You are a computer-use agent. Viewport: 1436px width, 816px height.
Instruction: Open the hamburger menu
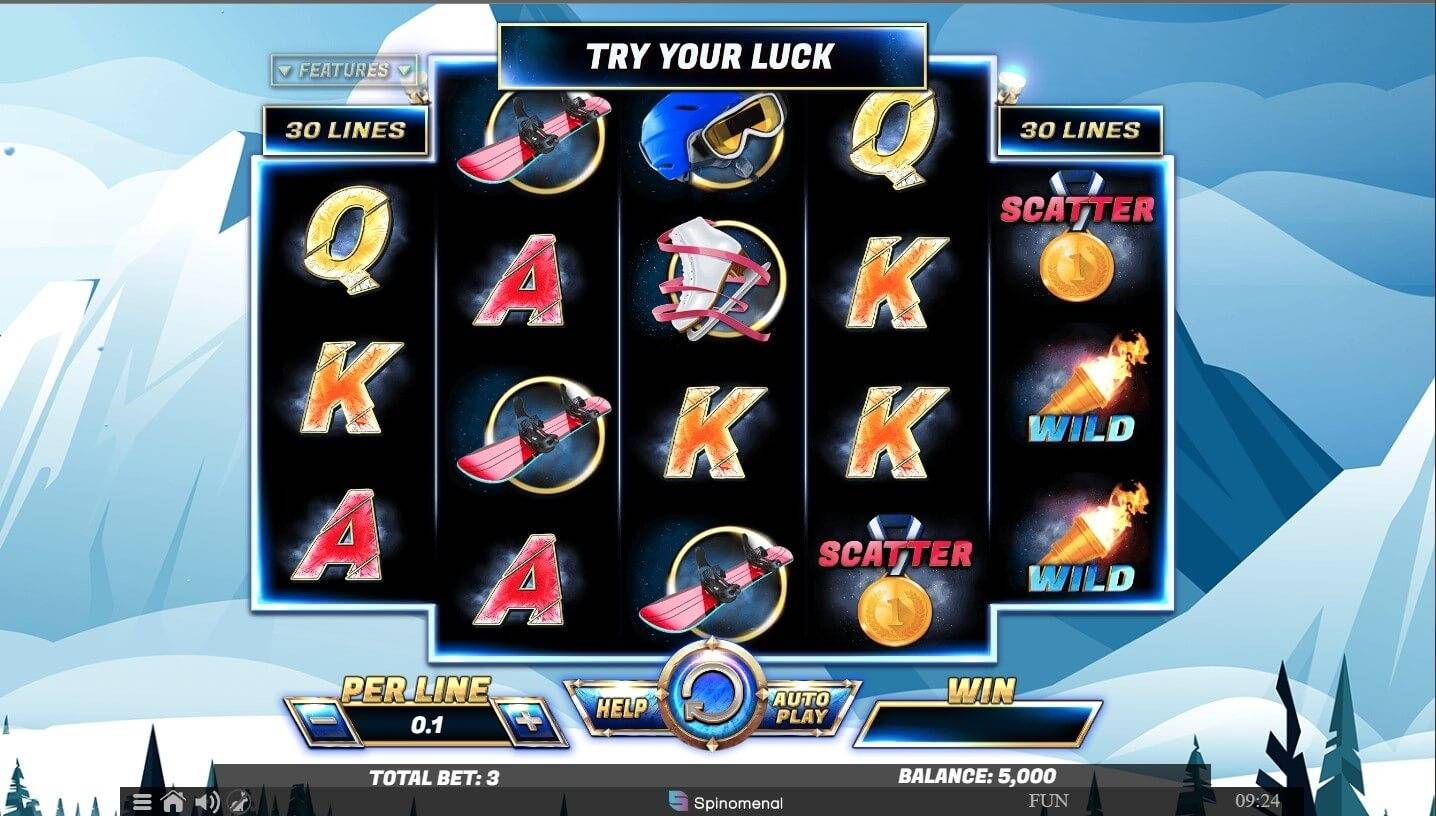(143, 802)
